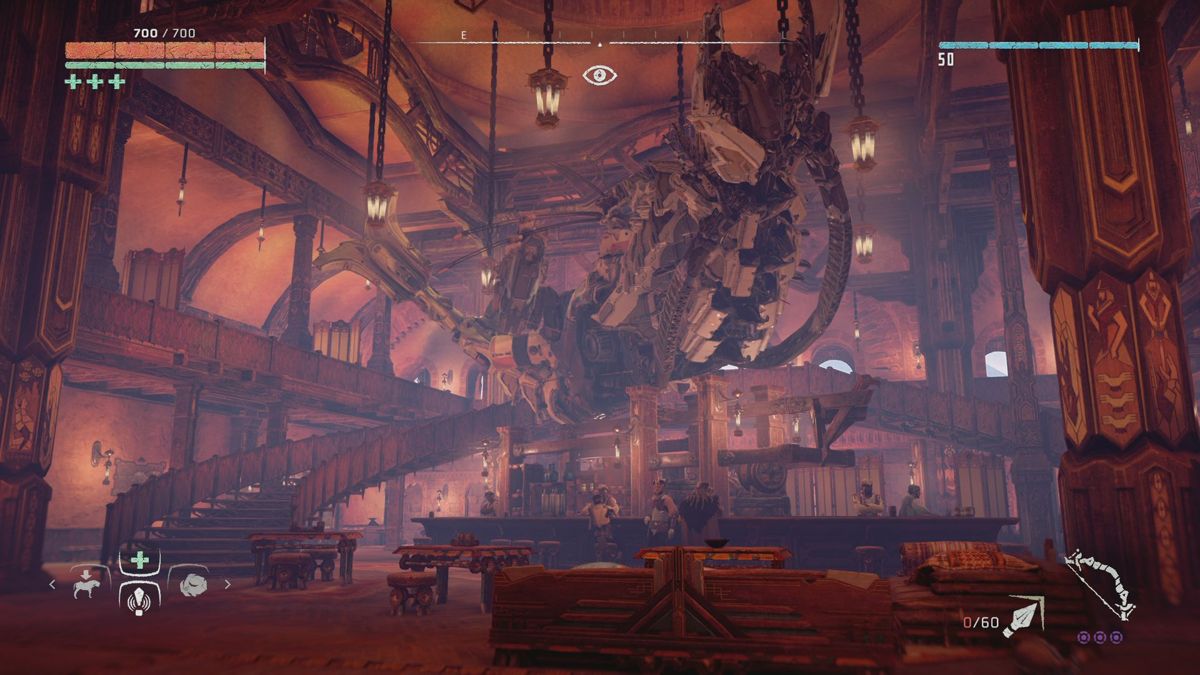Cycle tools with the right arrow

click(x=228, y=585)
